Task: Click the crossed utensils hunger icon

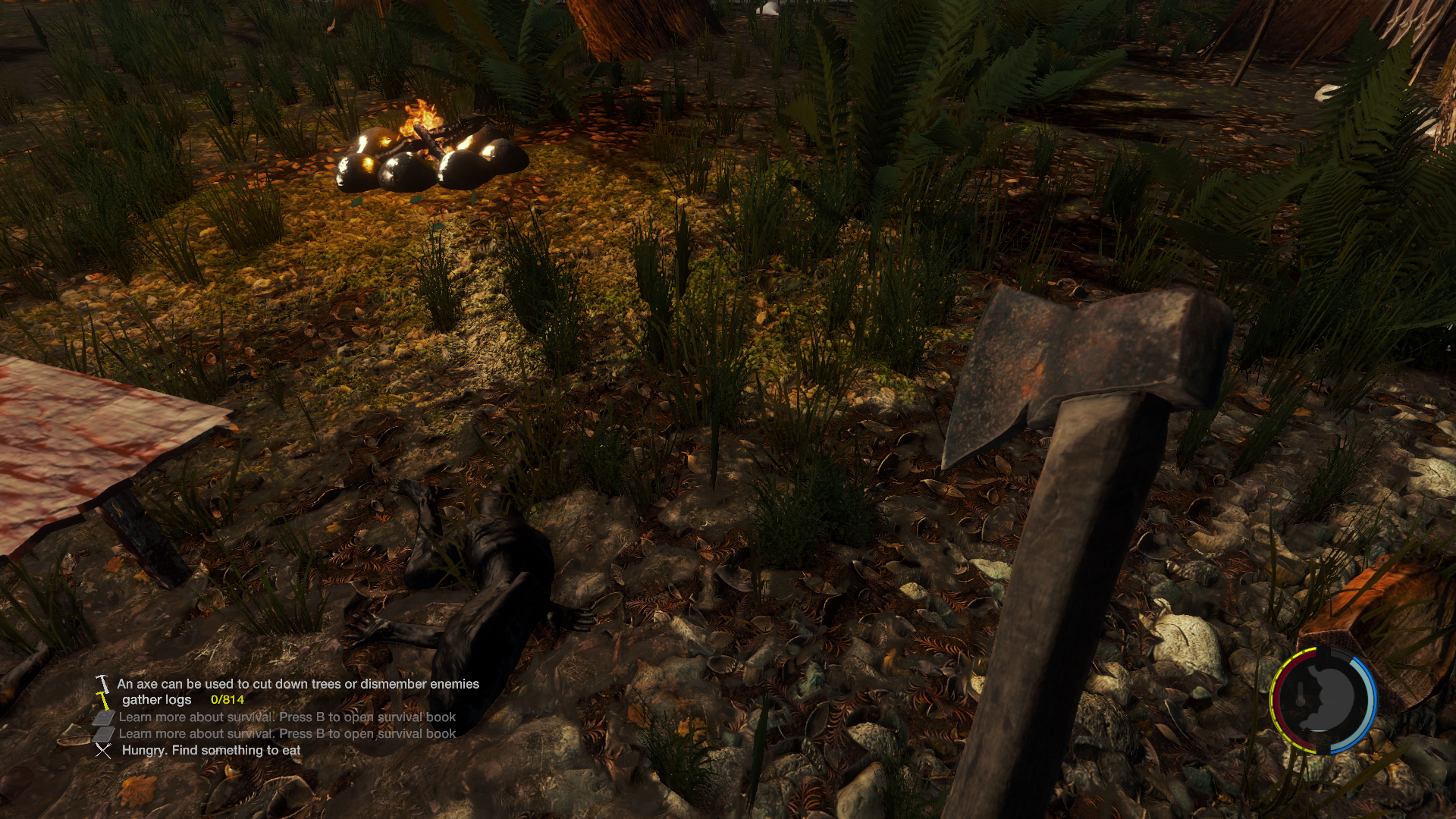Action: click(103, 751)
